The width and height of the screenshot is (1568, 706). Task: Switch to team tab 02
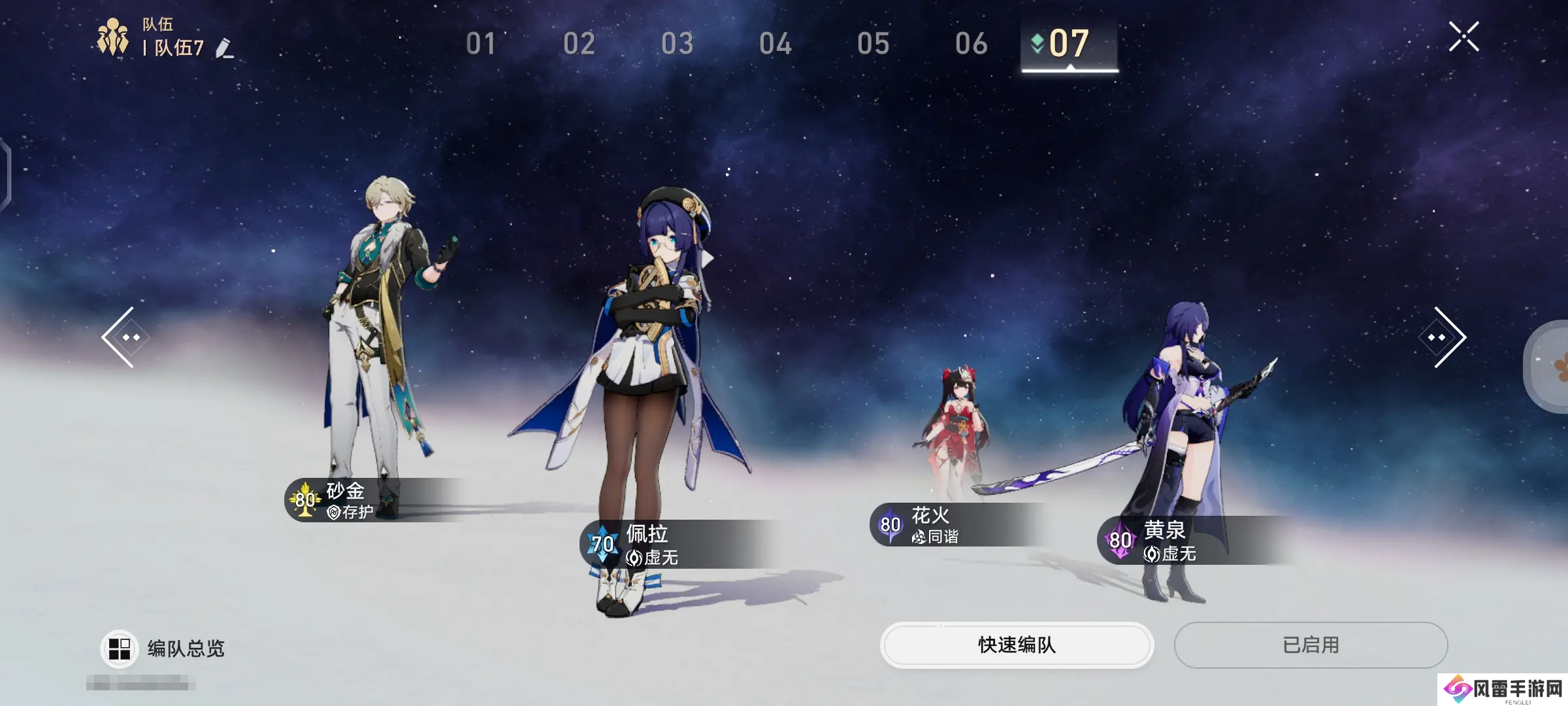click(579, 44)
